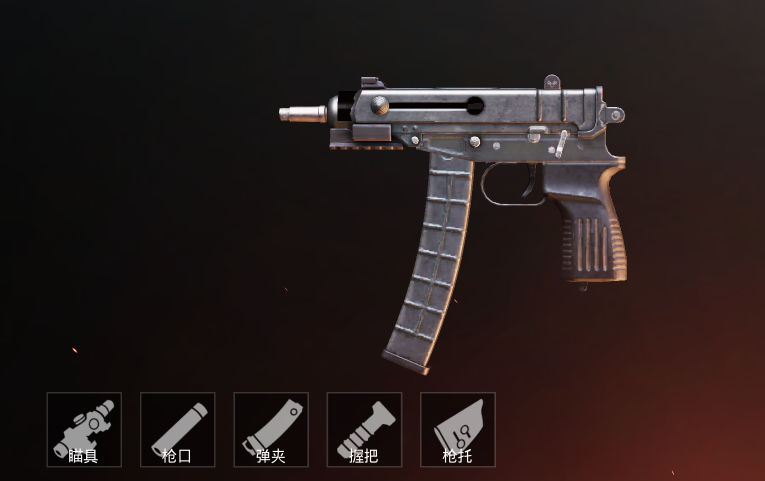The height and width of the screenshot is (481, 765).
Task: Choose the 弹夹 magazine attachment slot
Action: (x=271, y=430)
